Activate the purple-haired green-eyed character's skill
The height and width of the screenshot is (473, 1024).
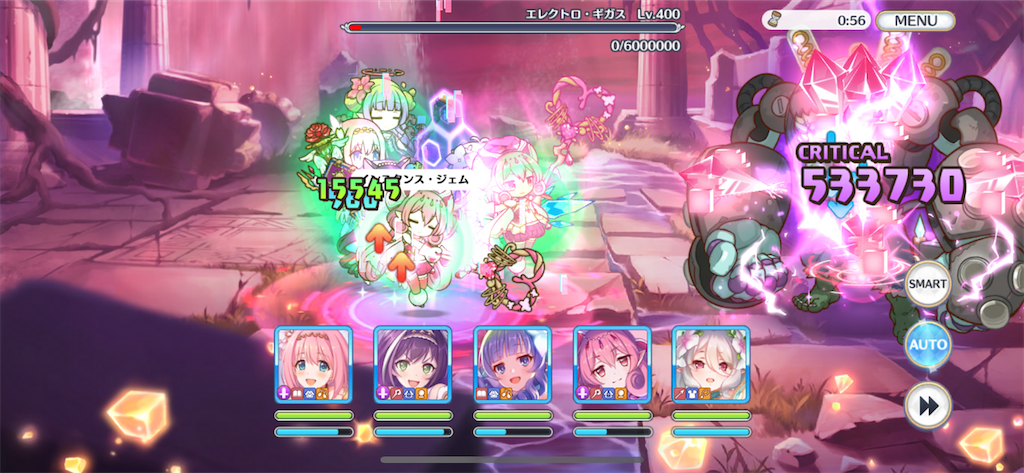(x=412, y=365)
